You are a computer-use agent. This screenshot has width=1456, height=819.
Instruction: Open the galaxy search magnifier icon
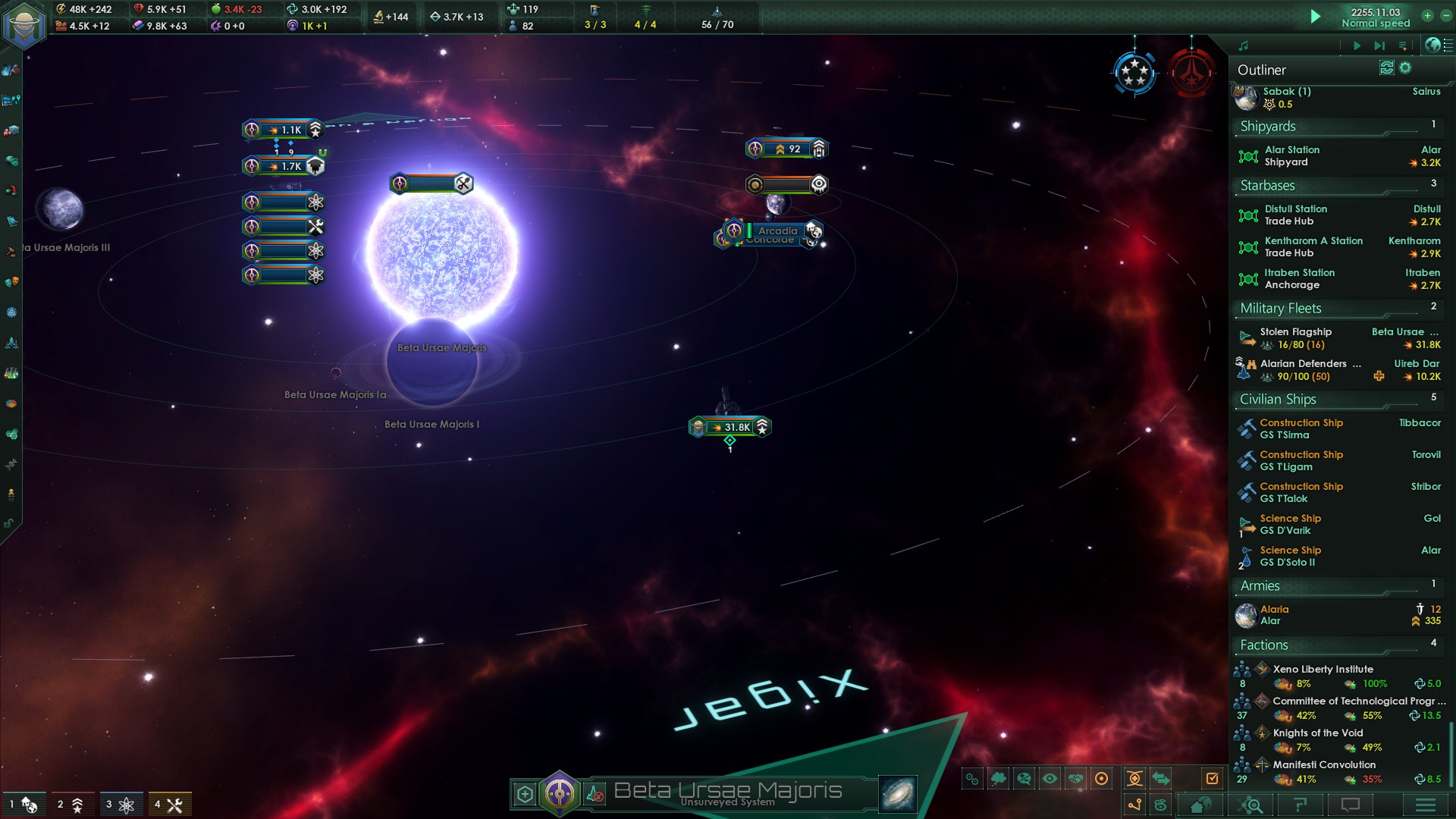tap(1251, 805)
